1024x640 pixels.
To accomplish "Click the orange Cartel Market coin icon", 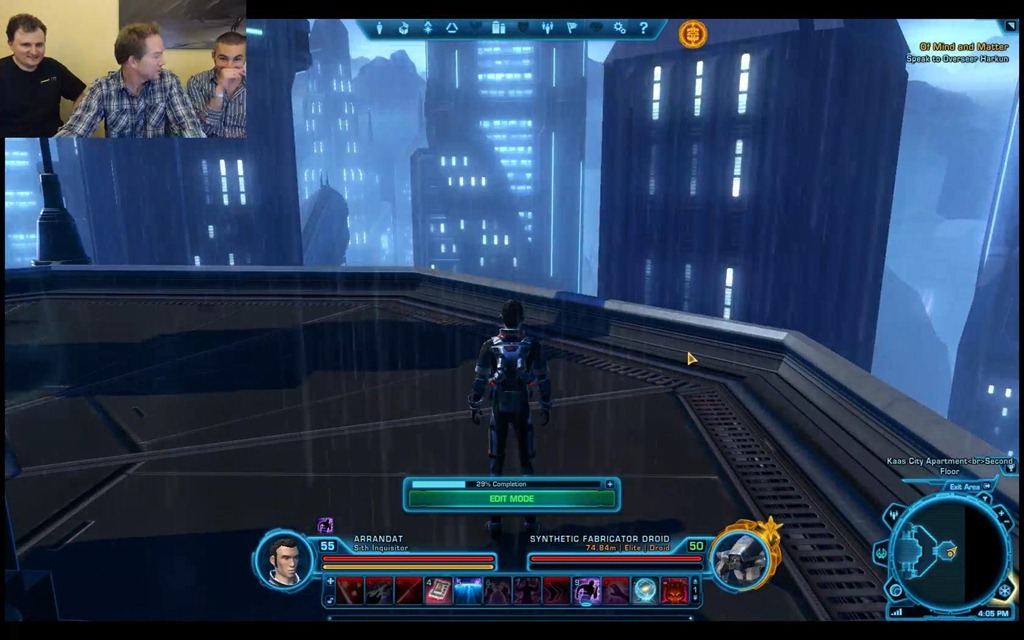I will (692, 34).
